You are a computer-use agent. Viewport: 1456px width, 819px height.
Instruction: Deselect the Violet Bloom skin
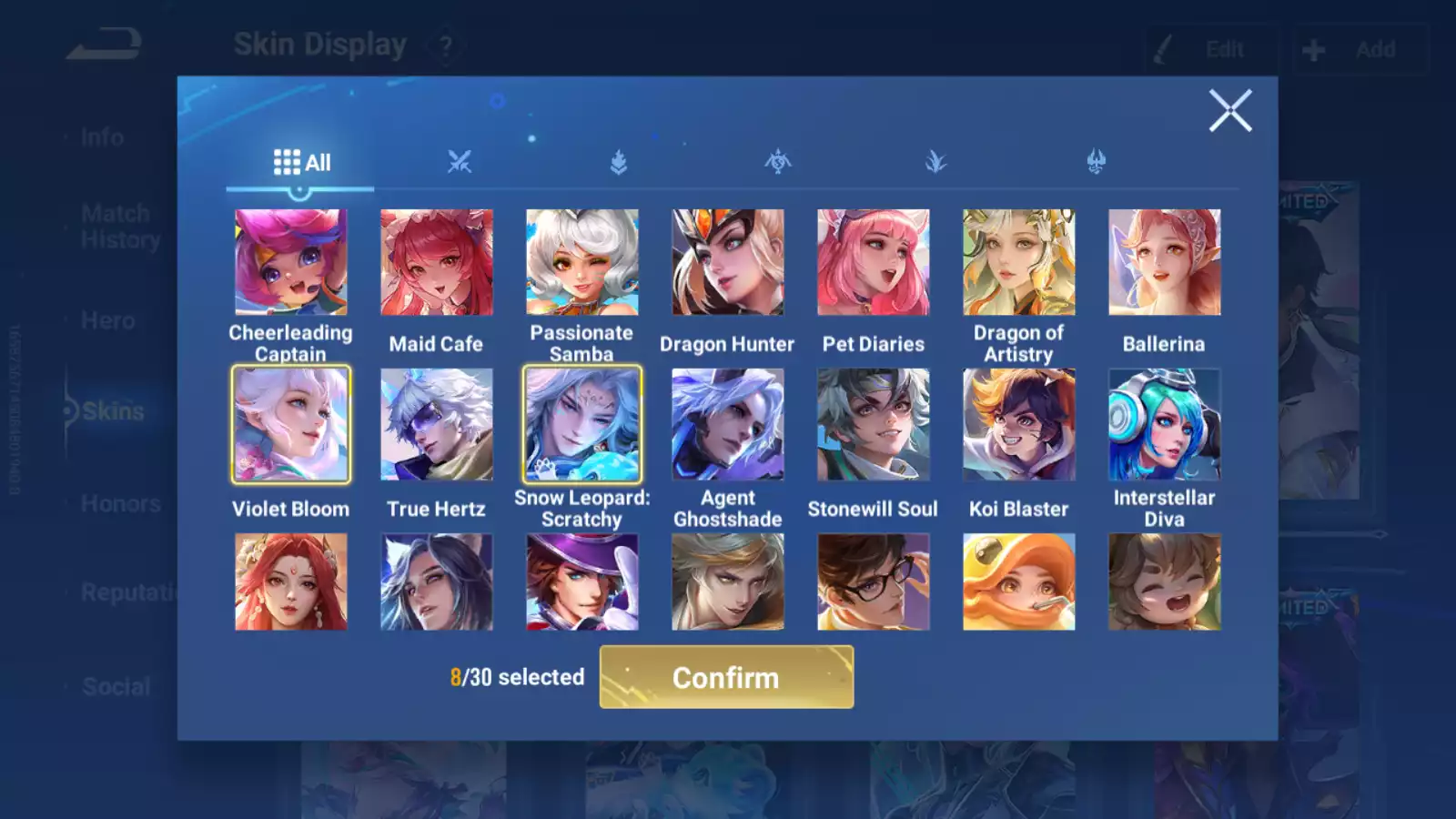pos(290,424)
